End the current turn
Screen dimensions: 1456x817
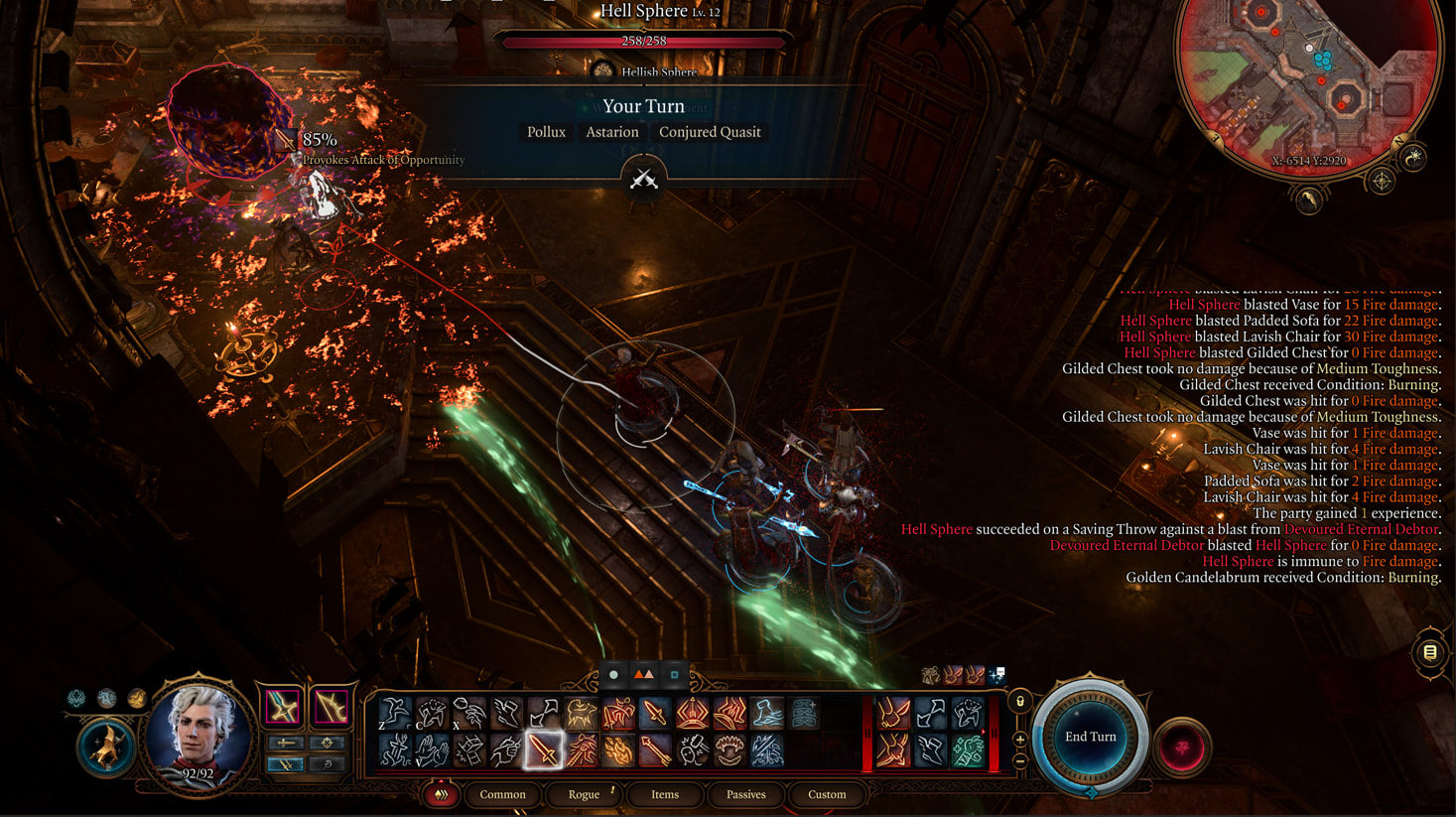[1090, 737]
